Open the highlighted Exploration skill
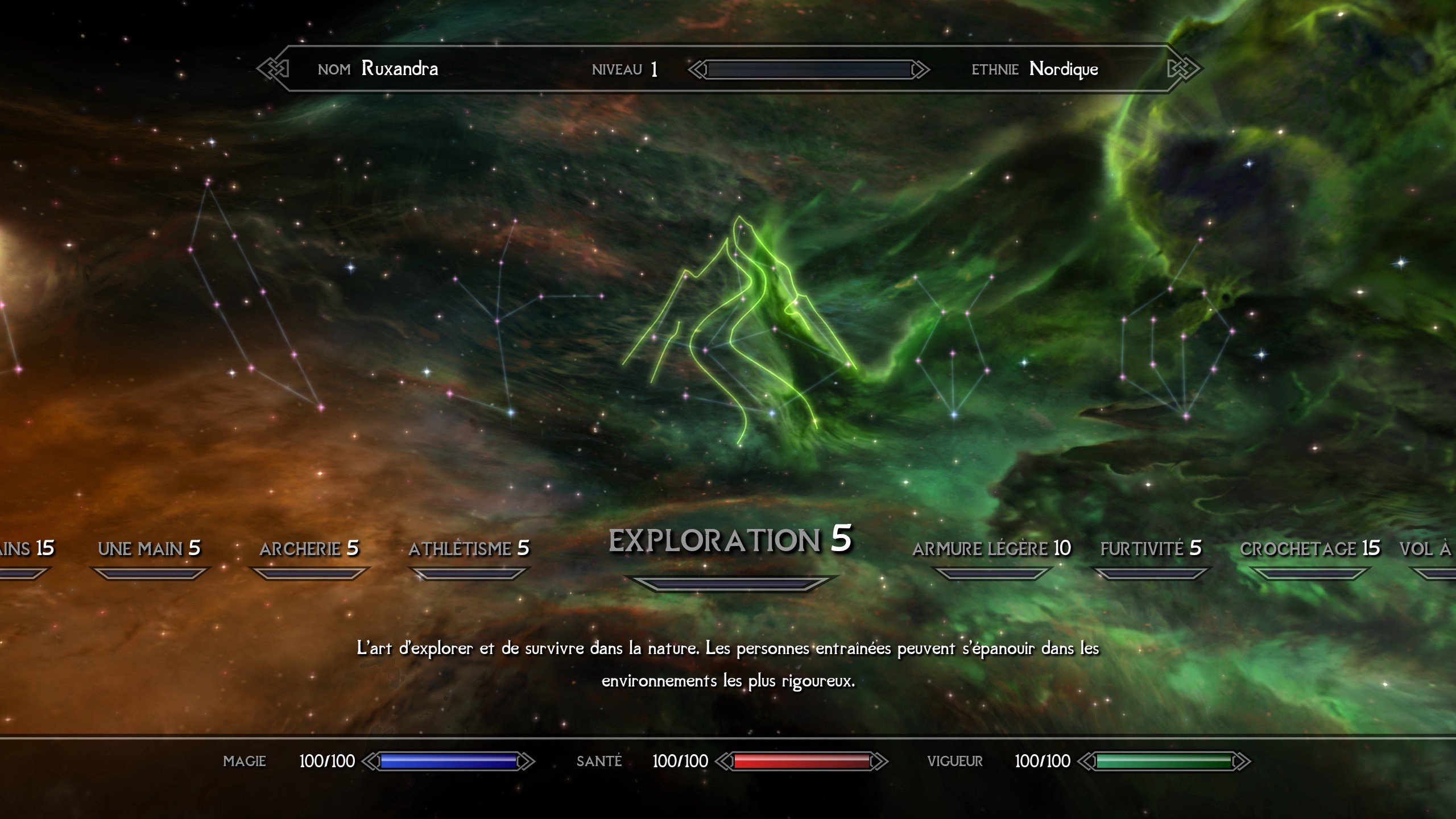 click(x=730, y=540)
